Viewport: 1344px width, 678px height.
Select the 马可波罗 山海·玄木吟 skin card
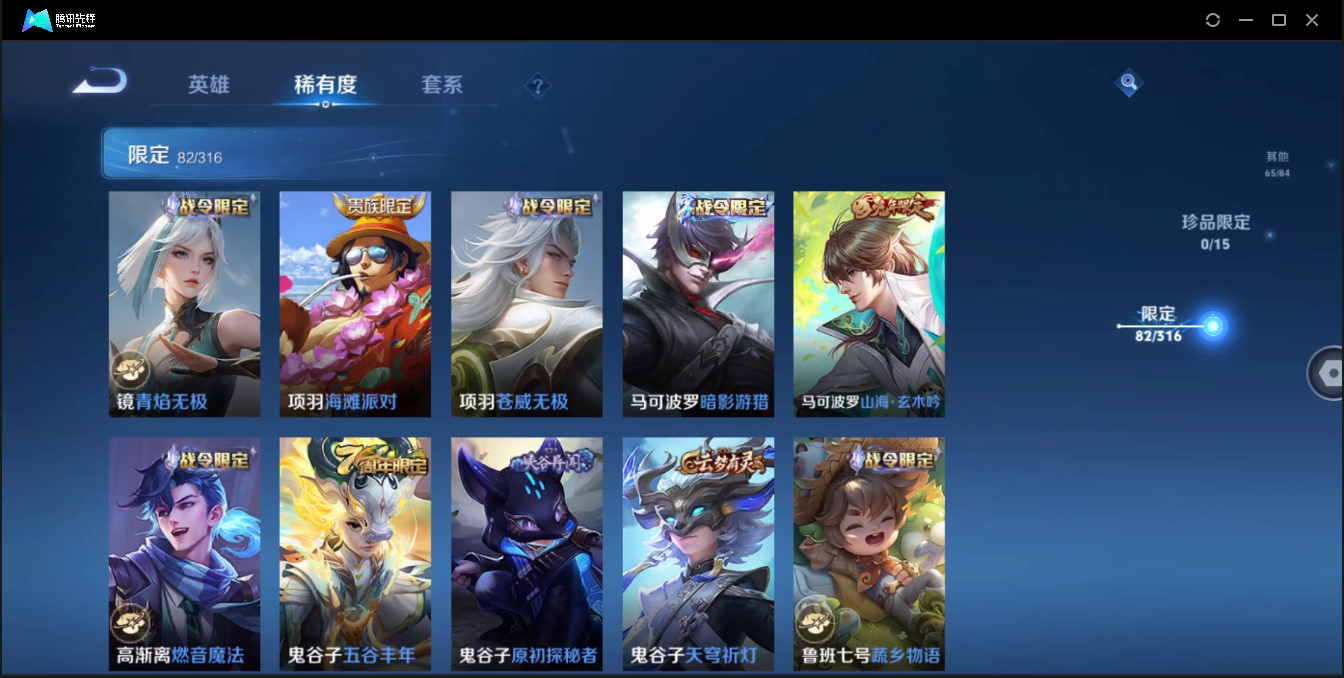(869, 304)
